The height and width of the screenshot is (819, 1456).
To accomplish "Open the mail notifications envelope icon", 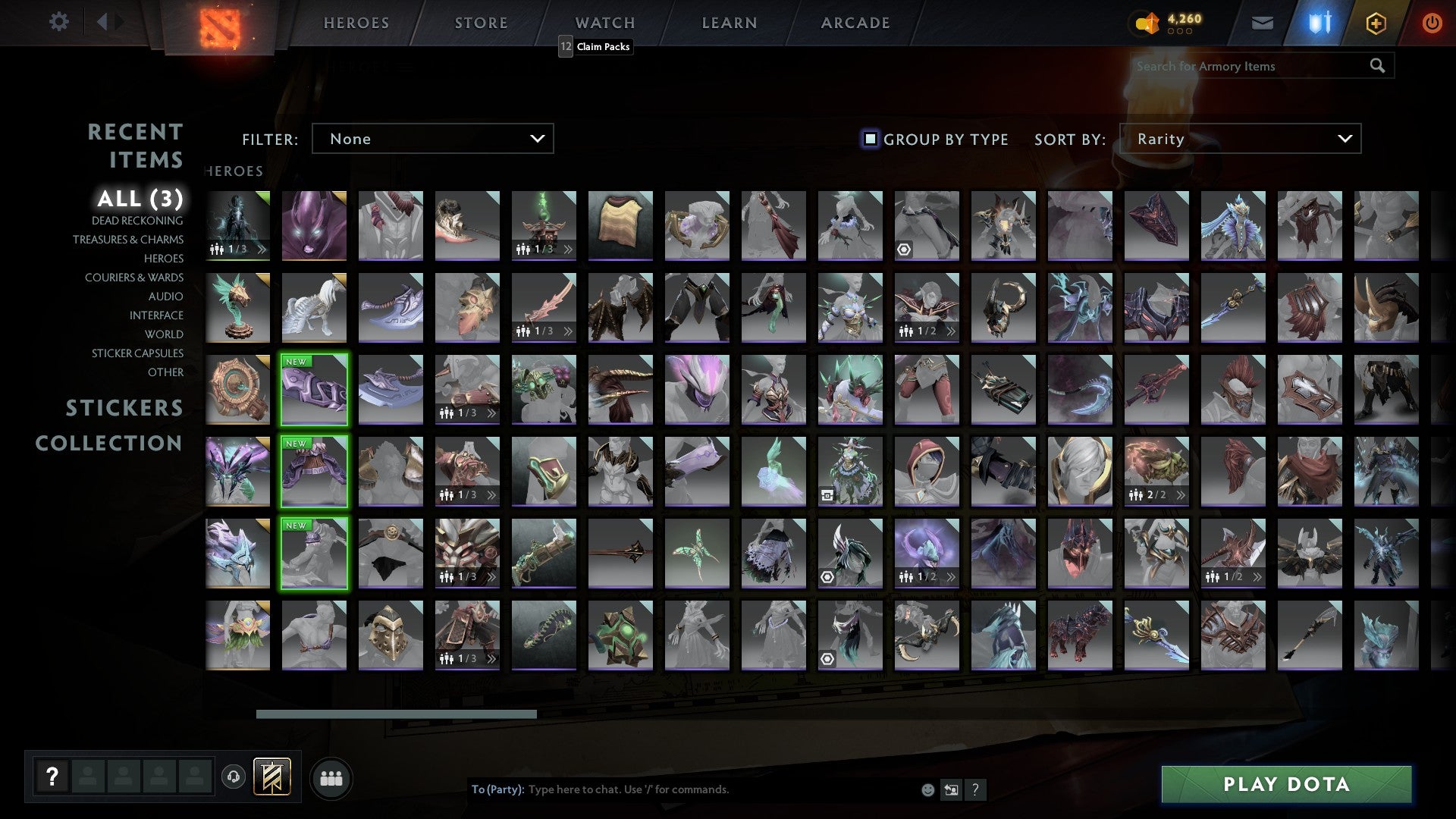I will click(x=1262, y=23).
